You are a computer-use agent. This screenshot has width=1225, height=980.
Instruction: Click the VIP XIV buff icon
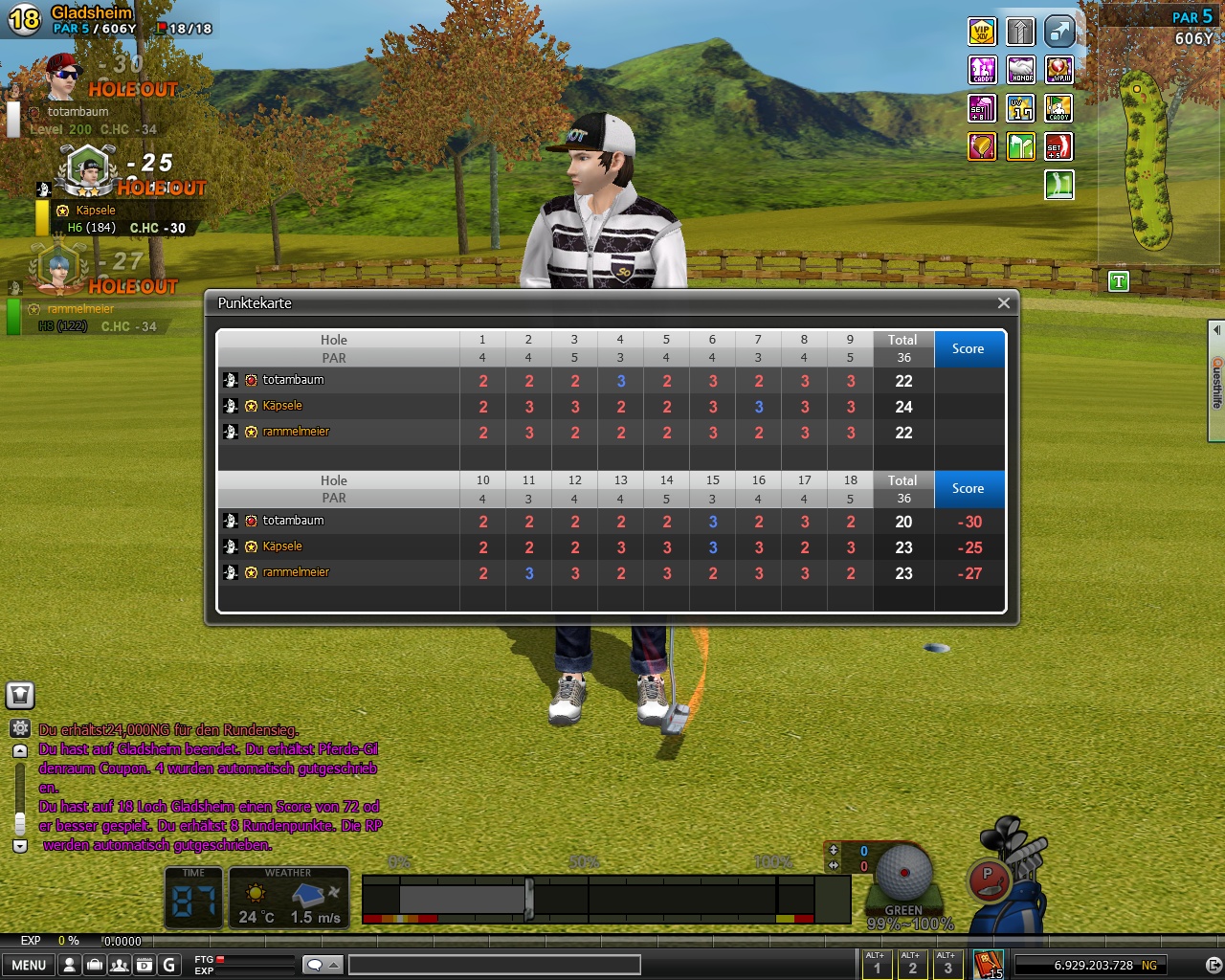(982, 32)
